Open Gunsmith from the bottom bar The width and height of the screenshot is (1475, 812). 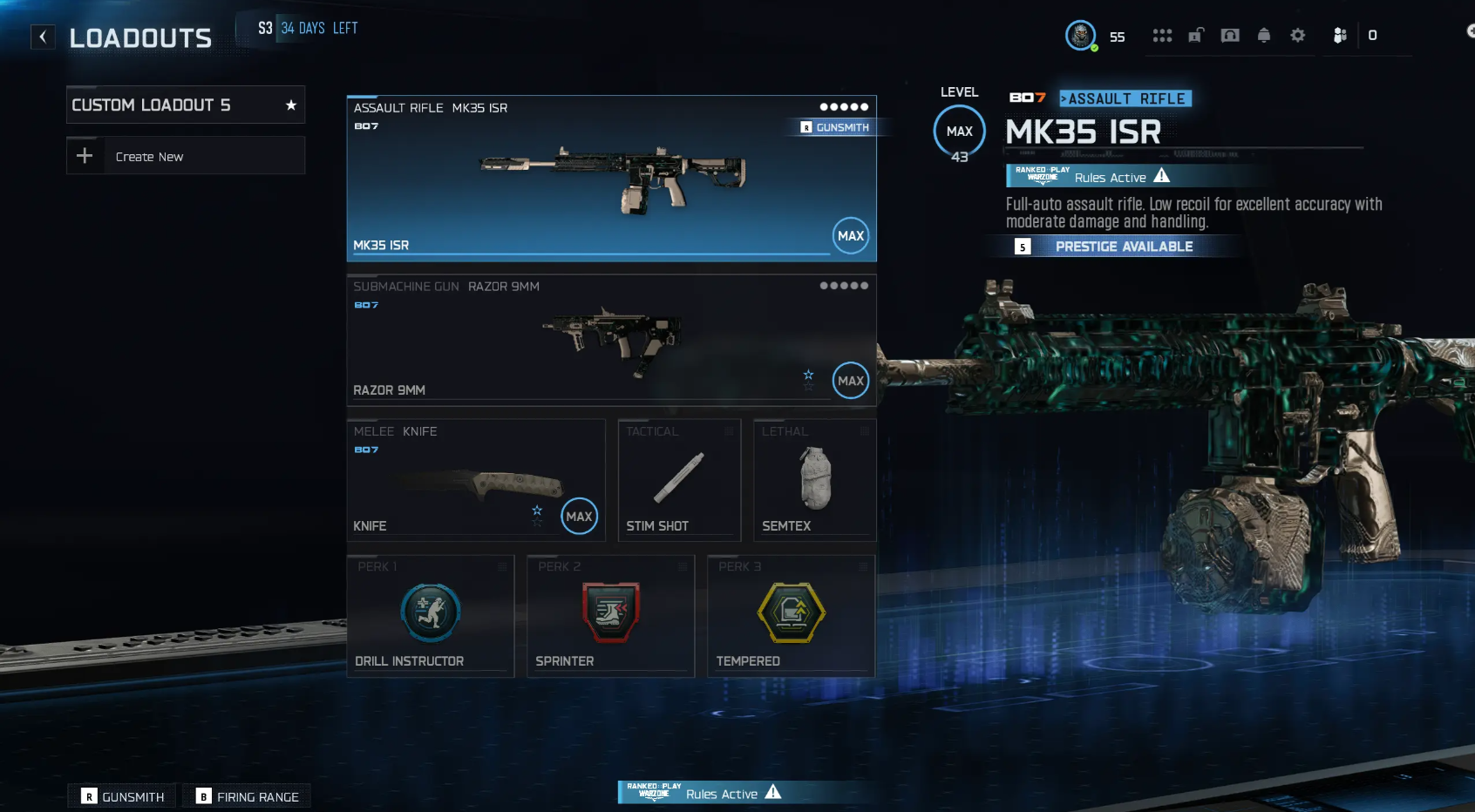pyautogui.click(x=123, y=796)
